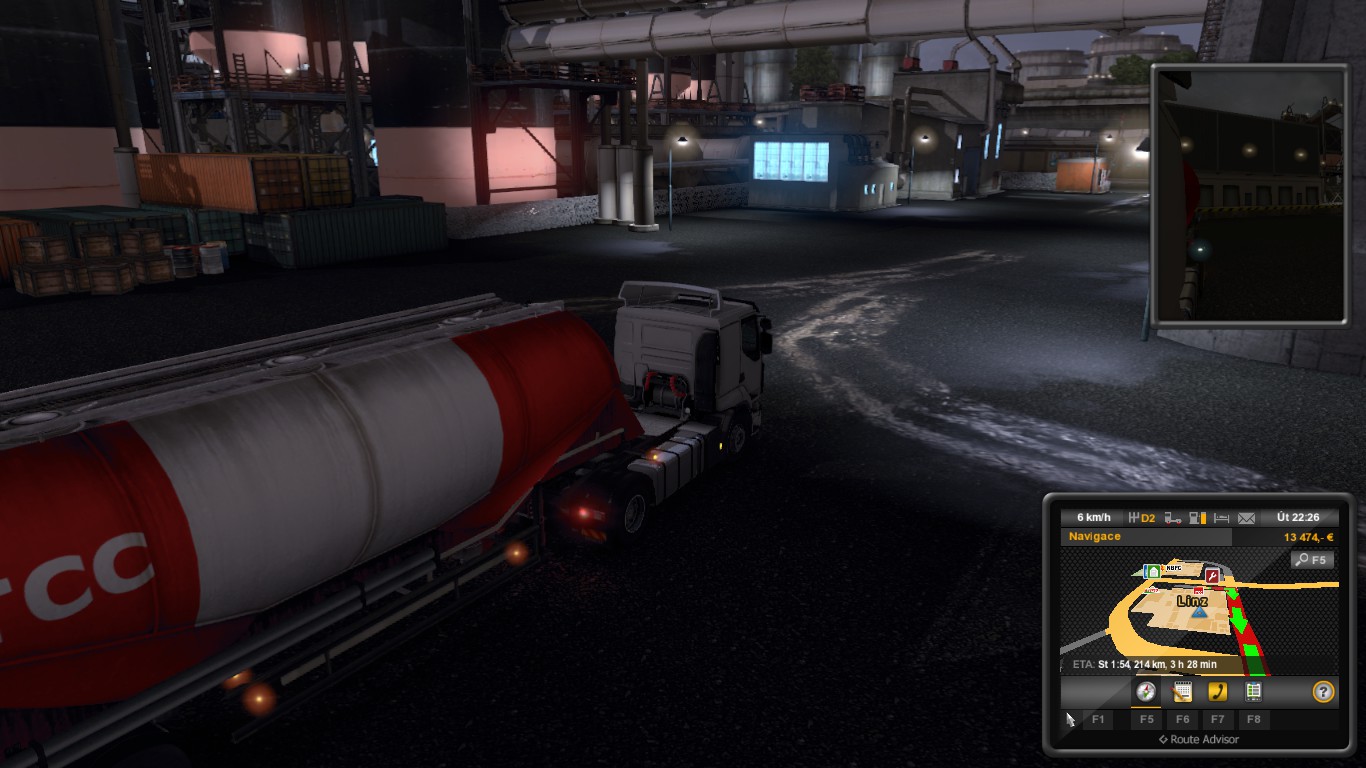Open the mail envelope icon
Image resolution: width=1366 pixels, height=768 pixels.
1247,518
